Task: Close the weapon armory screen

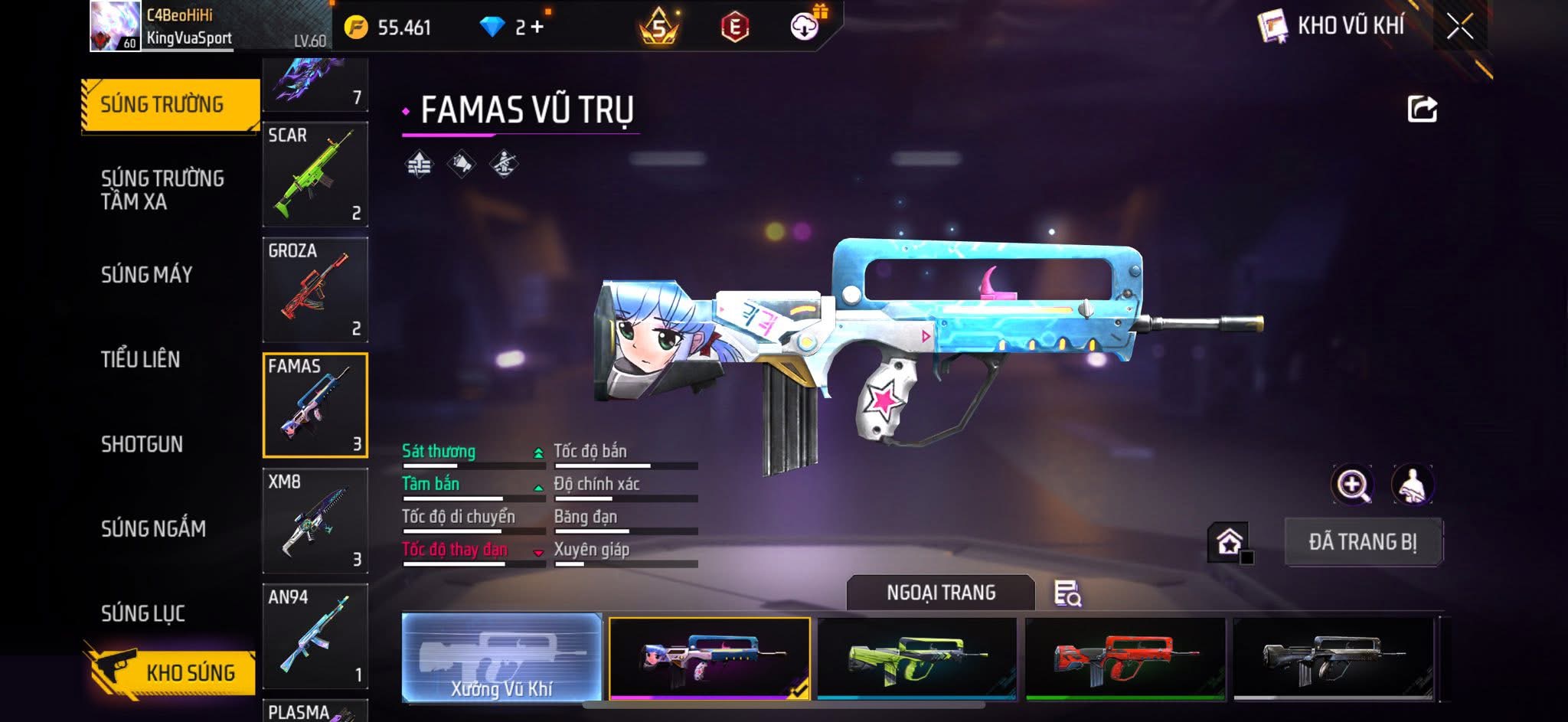Action: (x=1460, y=27)
